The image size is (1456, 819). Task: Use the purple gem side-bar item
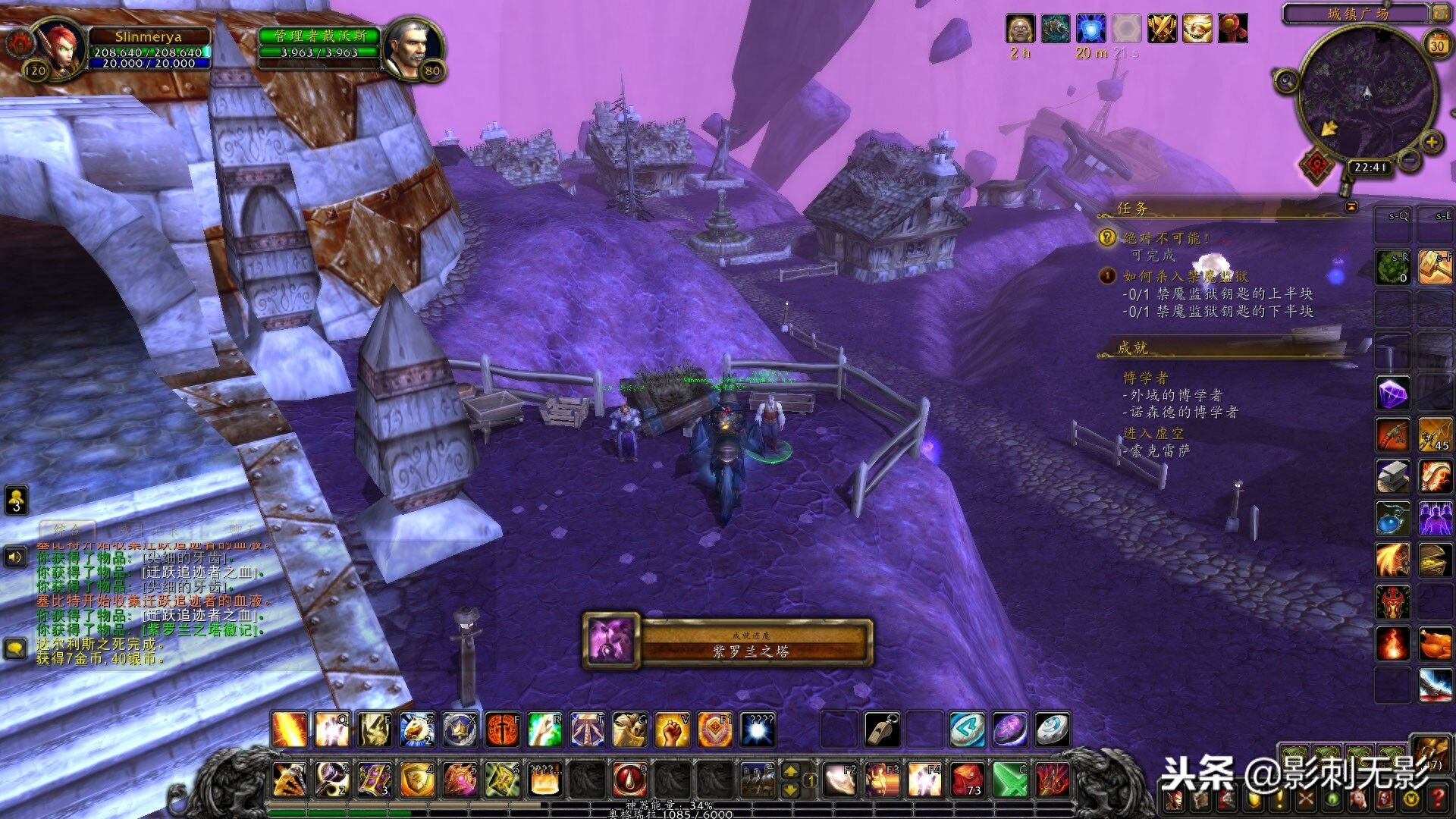[1393, 393]
